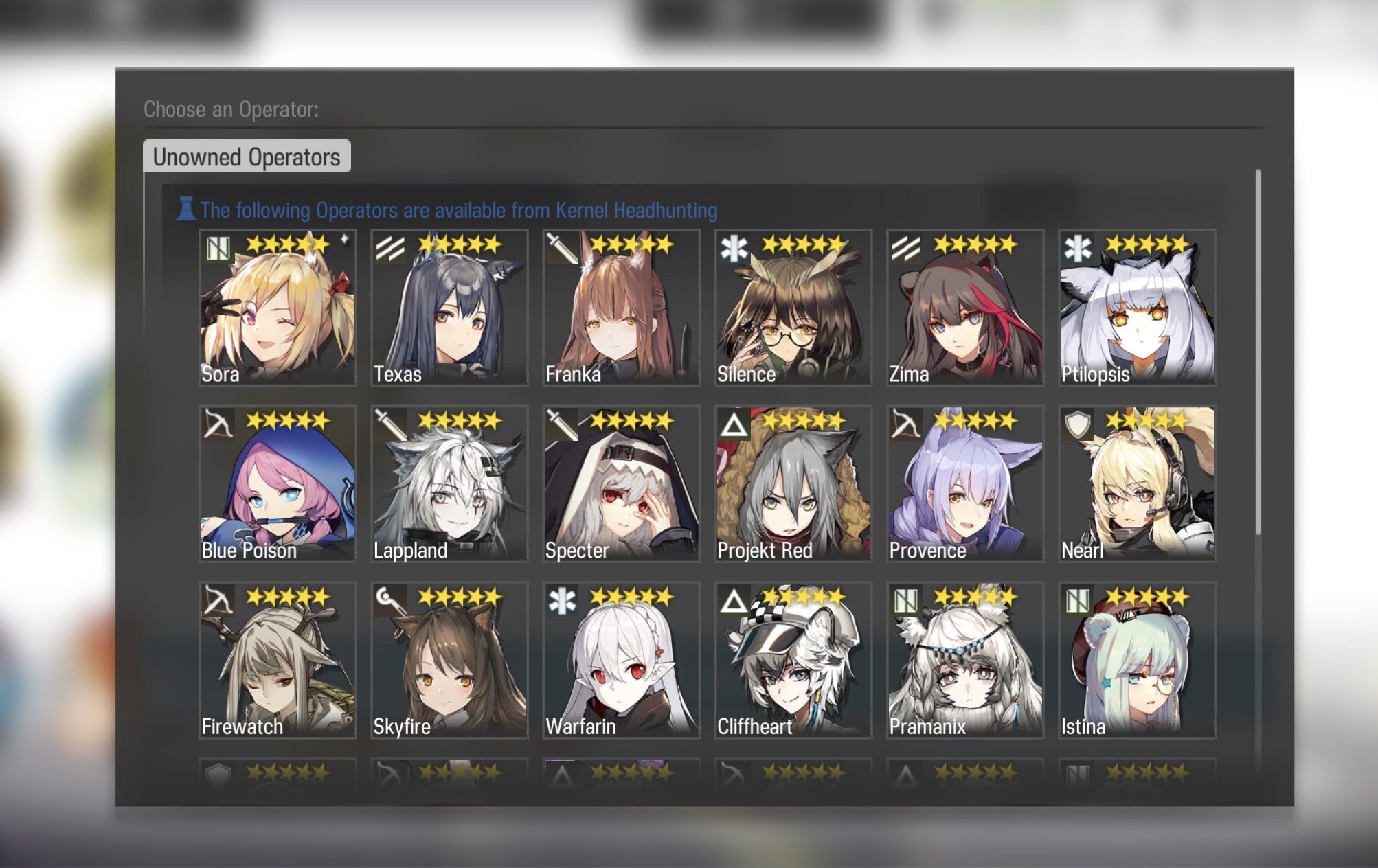
Task: Choose operator Zima
Action: point(965,308)
